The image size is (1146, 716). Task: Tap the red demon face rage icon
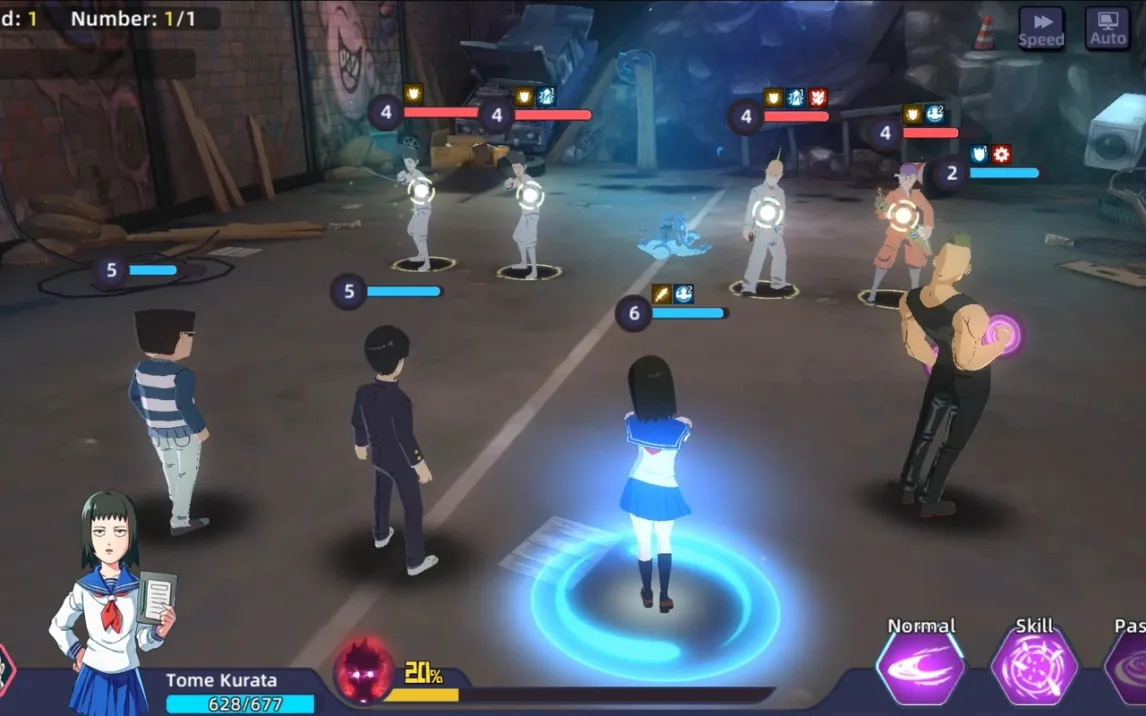coord(364,669)
